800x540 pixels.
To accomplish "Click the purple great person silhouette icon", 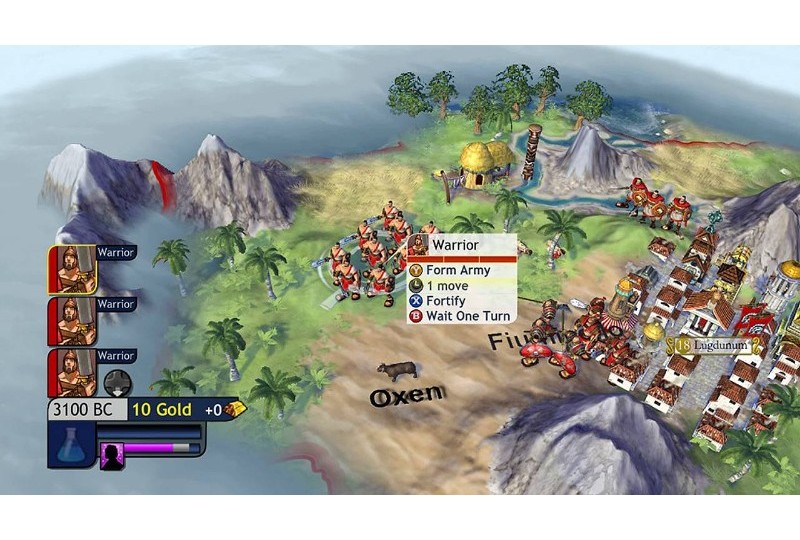I will [x=111, y=449].
